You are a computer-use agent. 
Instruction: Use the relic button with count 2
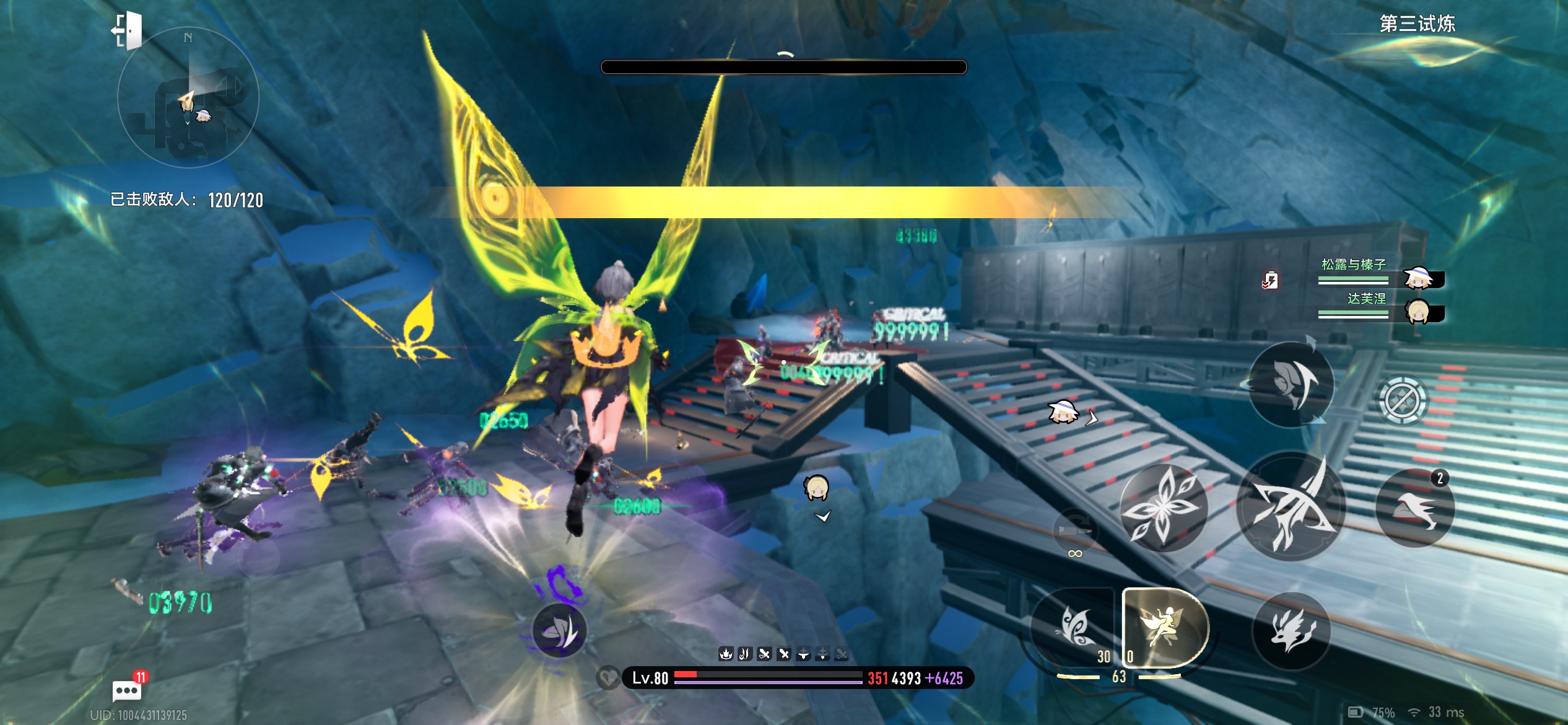click(1414, 508)
